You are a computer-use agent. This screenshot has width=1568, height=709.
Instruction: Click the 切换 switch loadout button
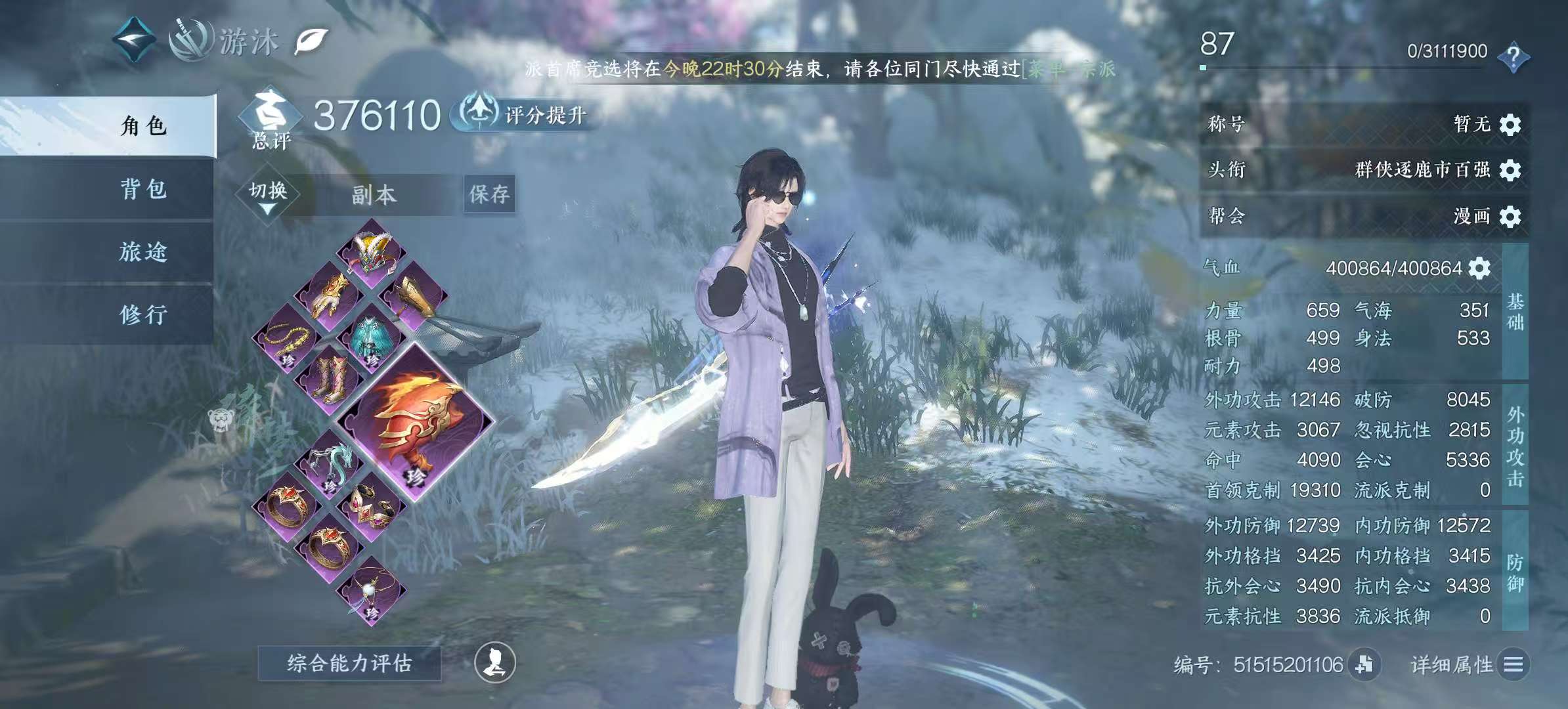pyautogui.click(x=268, y=194)
